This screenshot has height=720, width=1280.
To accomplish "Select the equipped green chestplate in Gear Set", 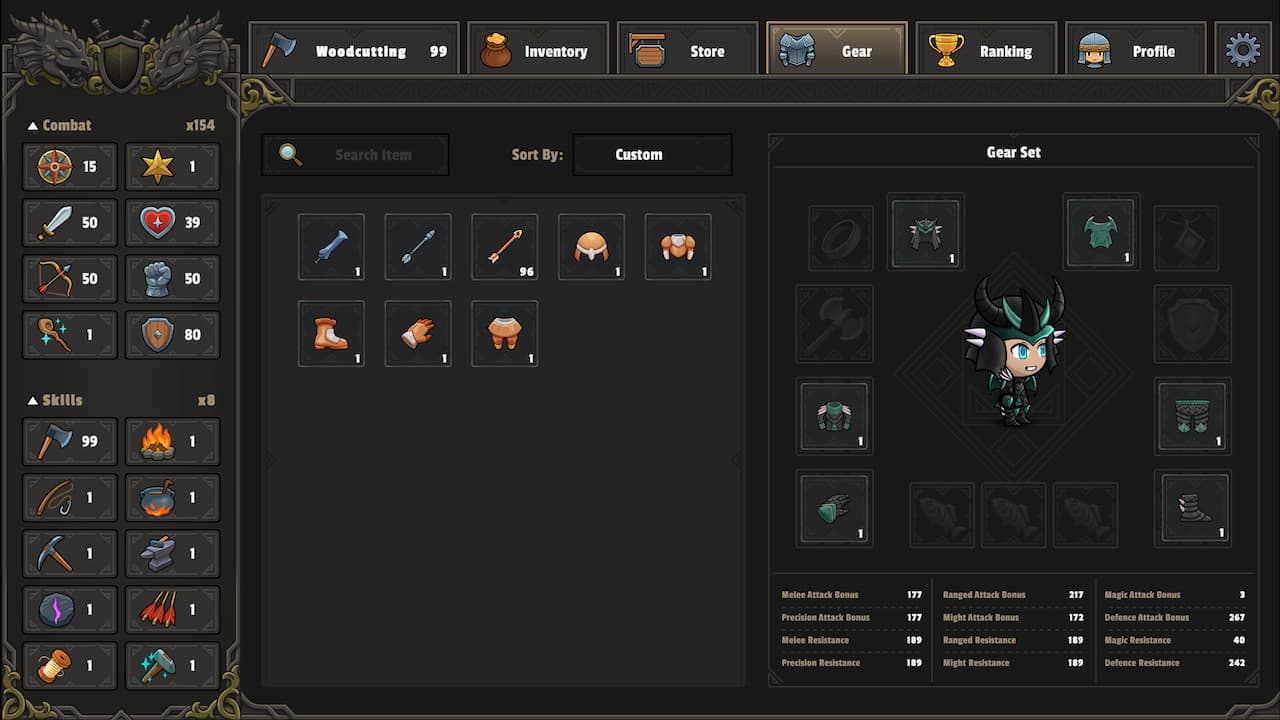I will [x=1100, y=232].
